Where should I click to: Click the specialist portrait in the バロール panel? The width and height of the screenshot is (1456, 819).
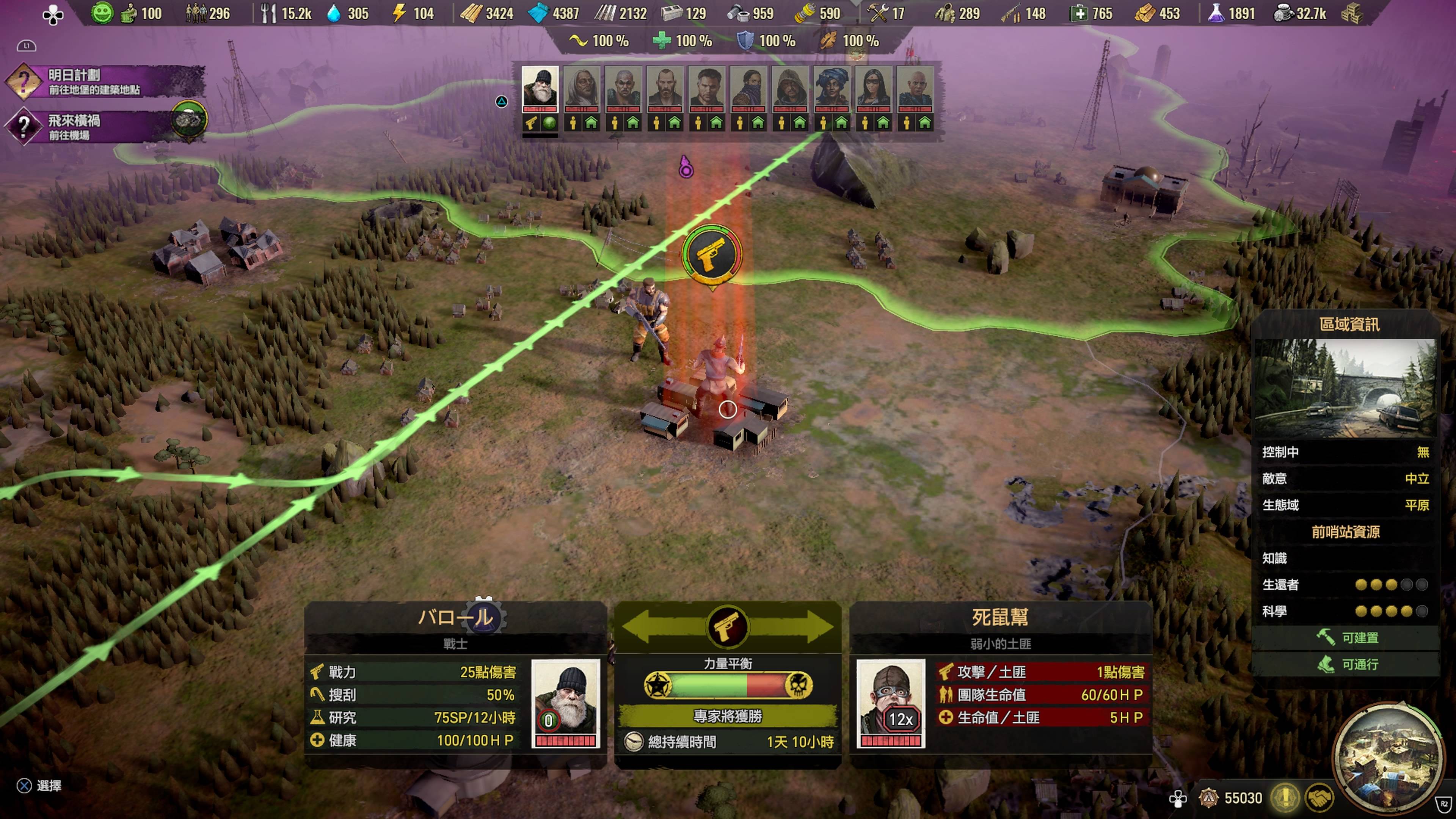[x=565, y=703]
